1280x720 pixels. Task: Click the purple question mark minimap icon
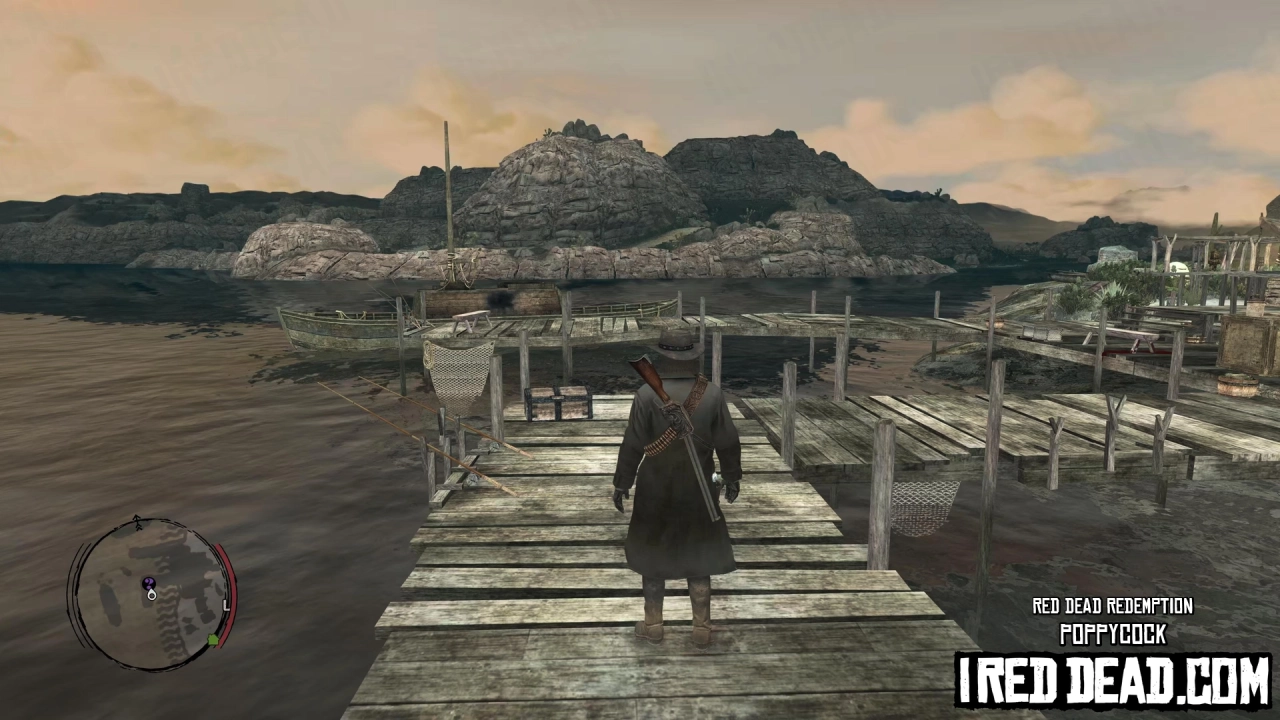(x=149, y=583)
